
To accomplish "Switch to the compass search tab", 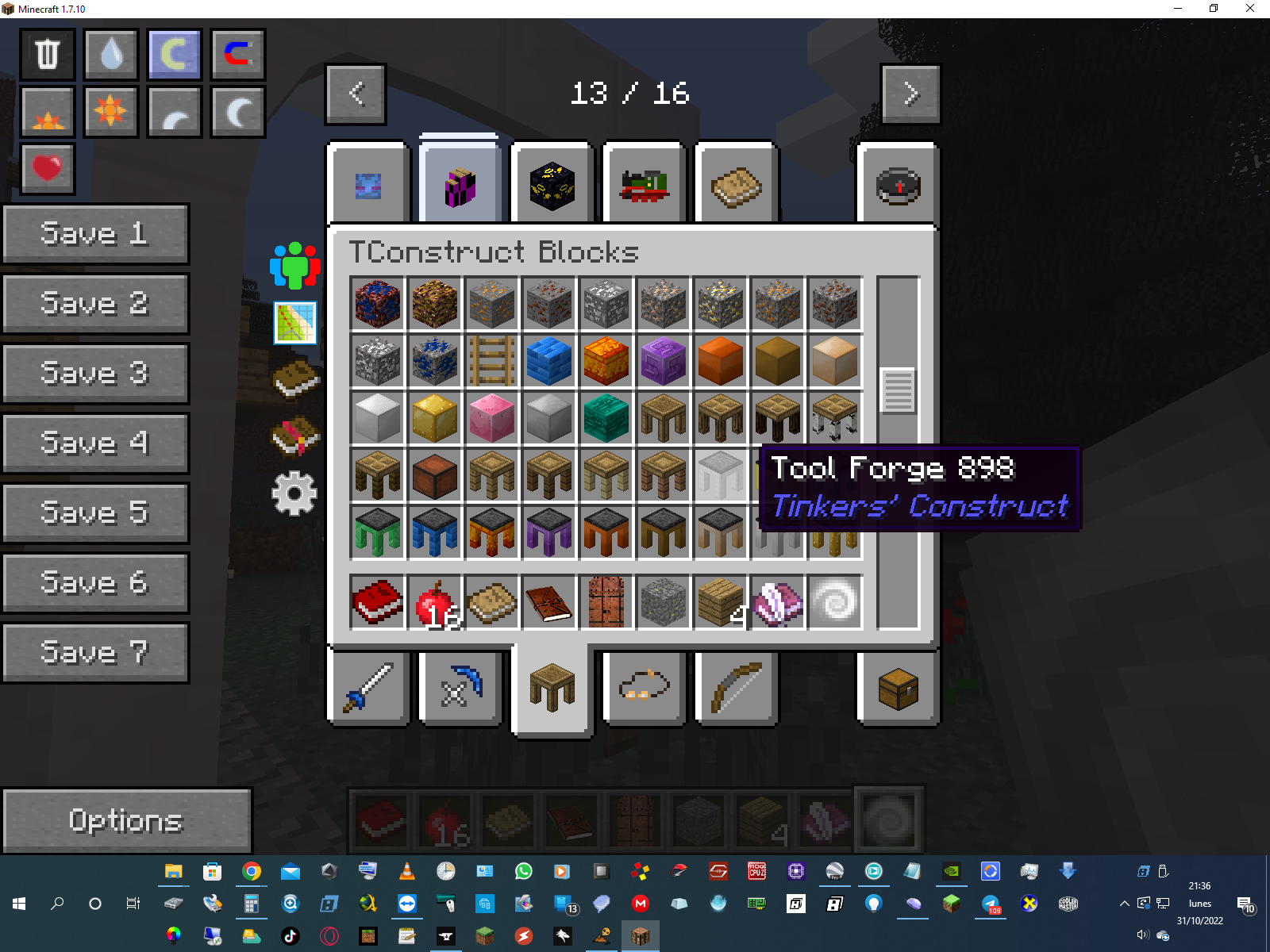I will tap(898, 187).
